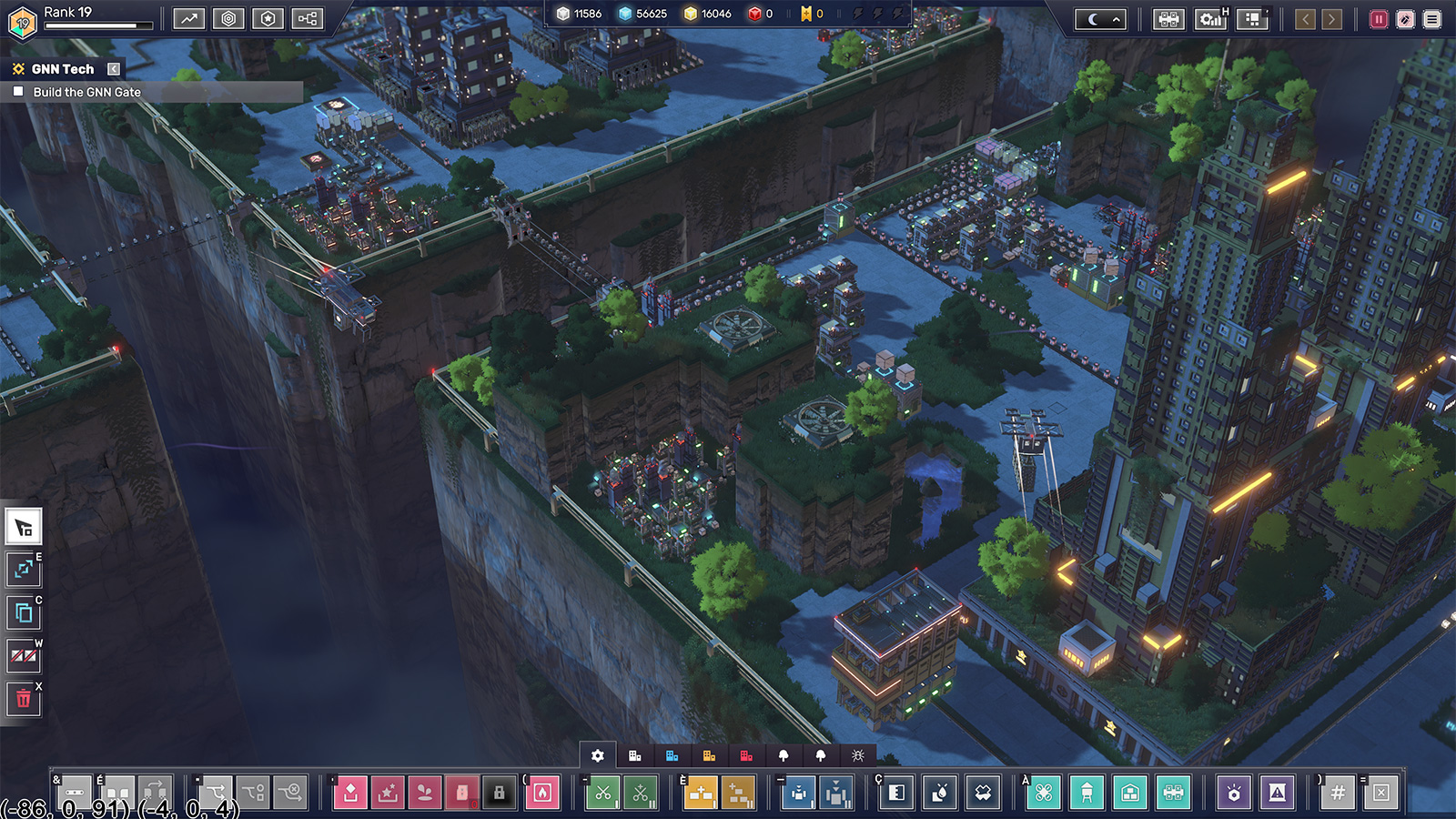The height and width of the screenshot is (819, 1456).
Task: Tick the Build the GNN Gate checkbox
Action: click(x=18, y=92)
